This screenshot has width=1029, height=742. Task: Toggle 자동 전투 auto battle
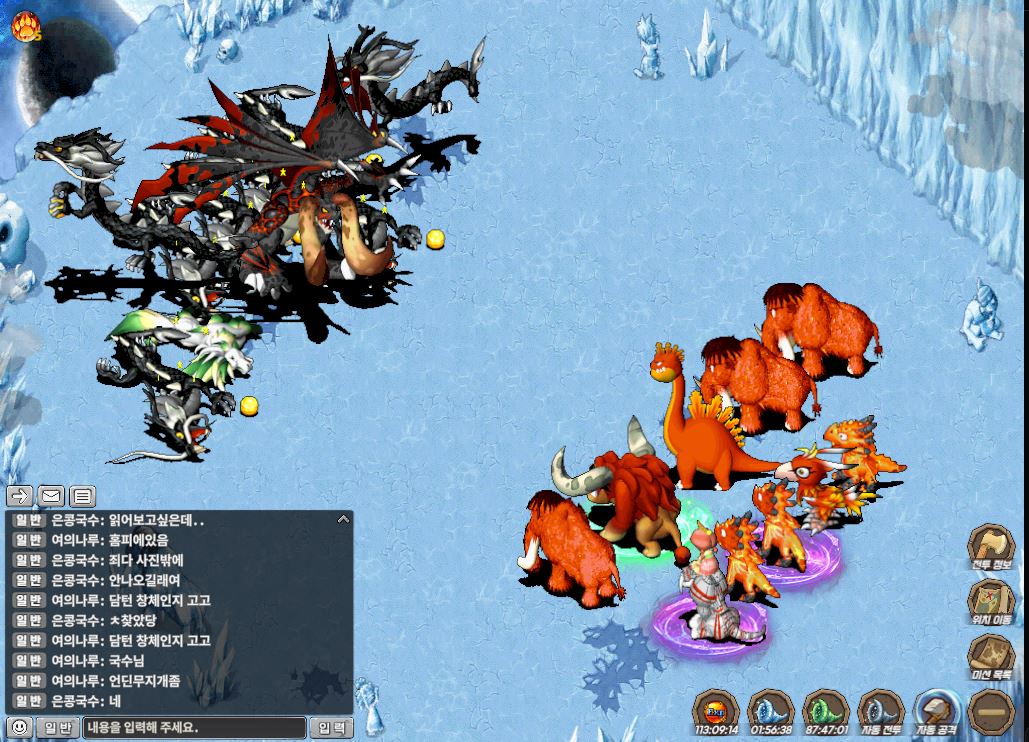pos(881,712)
